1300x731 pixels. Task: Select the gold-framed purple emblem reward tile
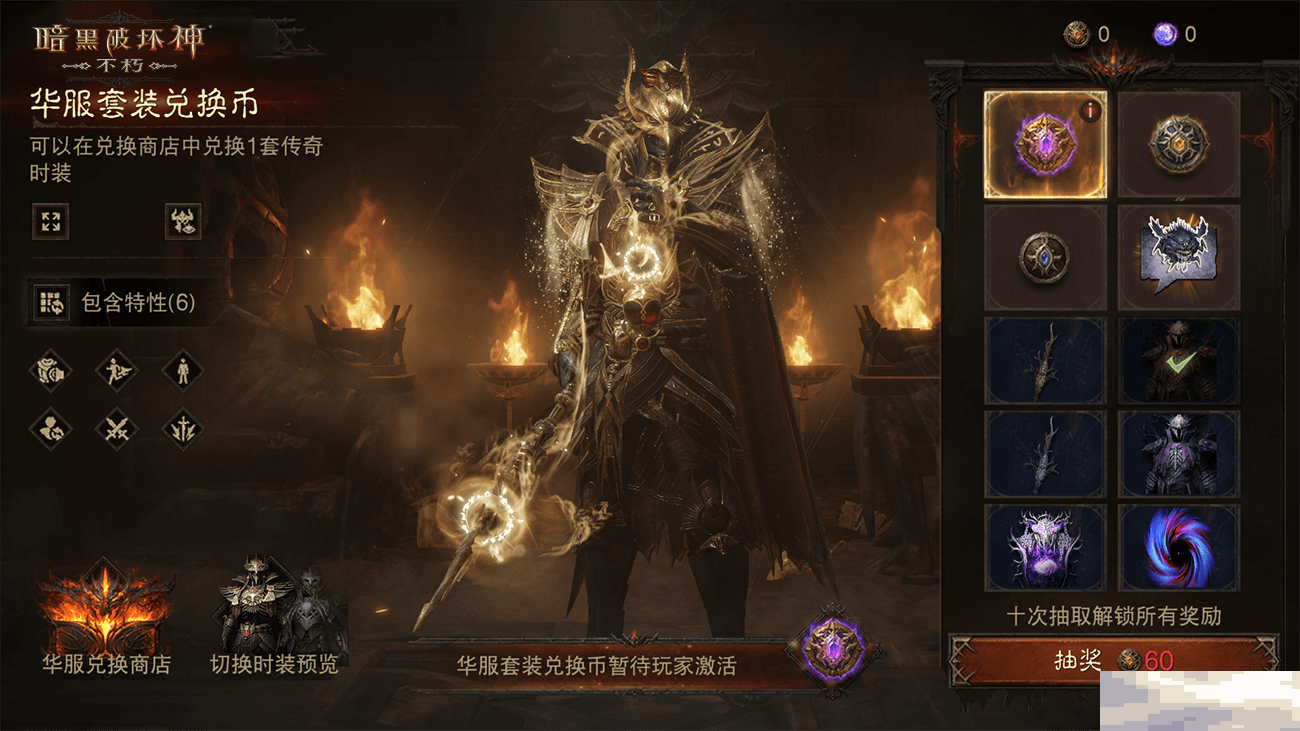pyautogui.click(x=1045, y=145)
